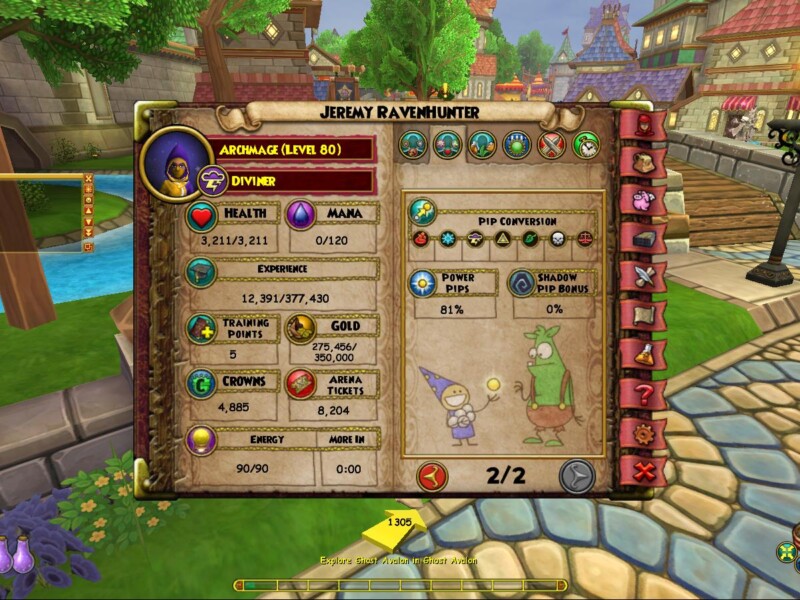Select the crossed swords stats icon
800x600 pixels.
(552, 146)
